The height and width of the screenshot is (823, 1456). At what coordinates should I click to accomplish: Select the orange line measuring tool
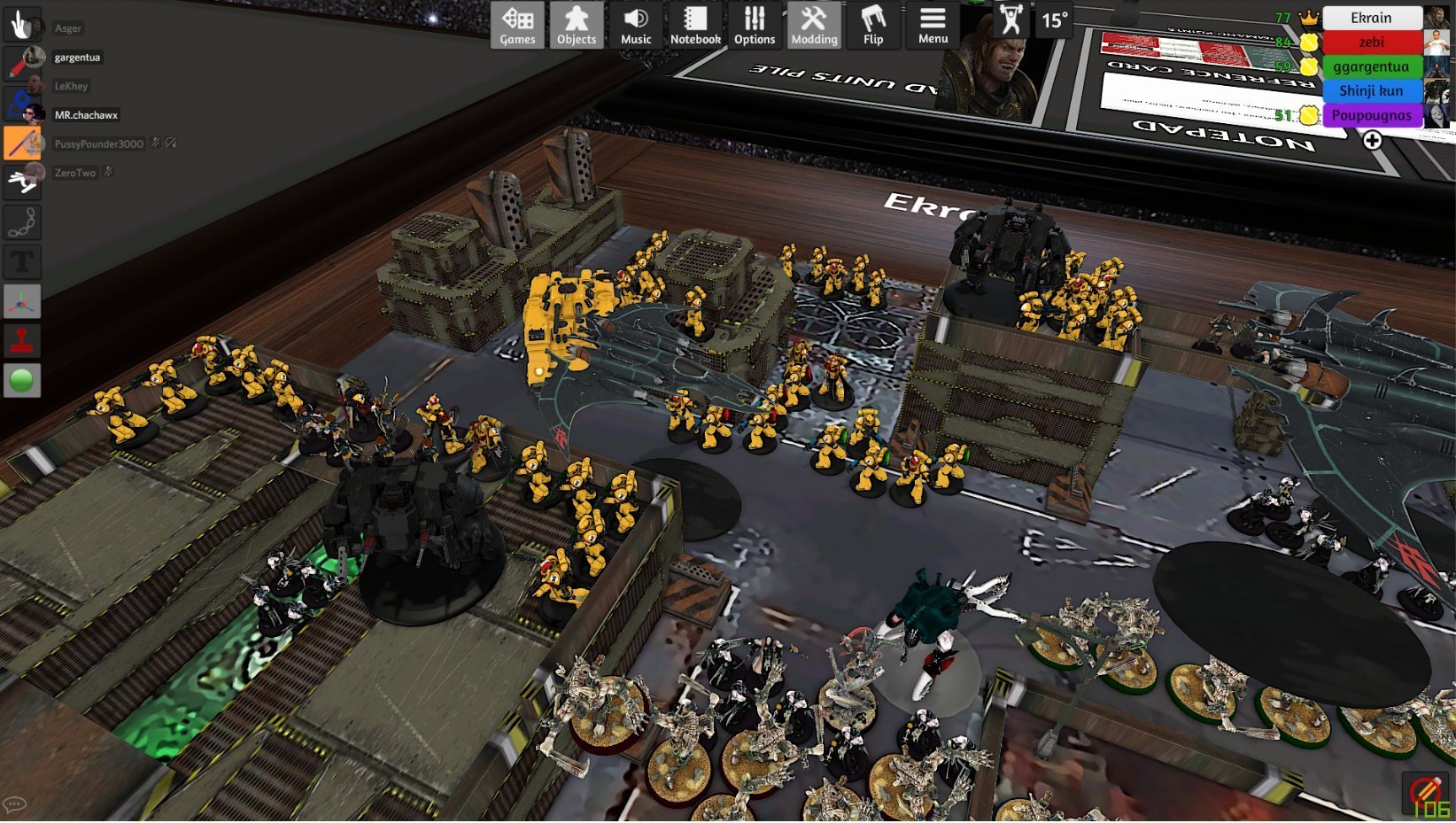click(x=21, y=142)
